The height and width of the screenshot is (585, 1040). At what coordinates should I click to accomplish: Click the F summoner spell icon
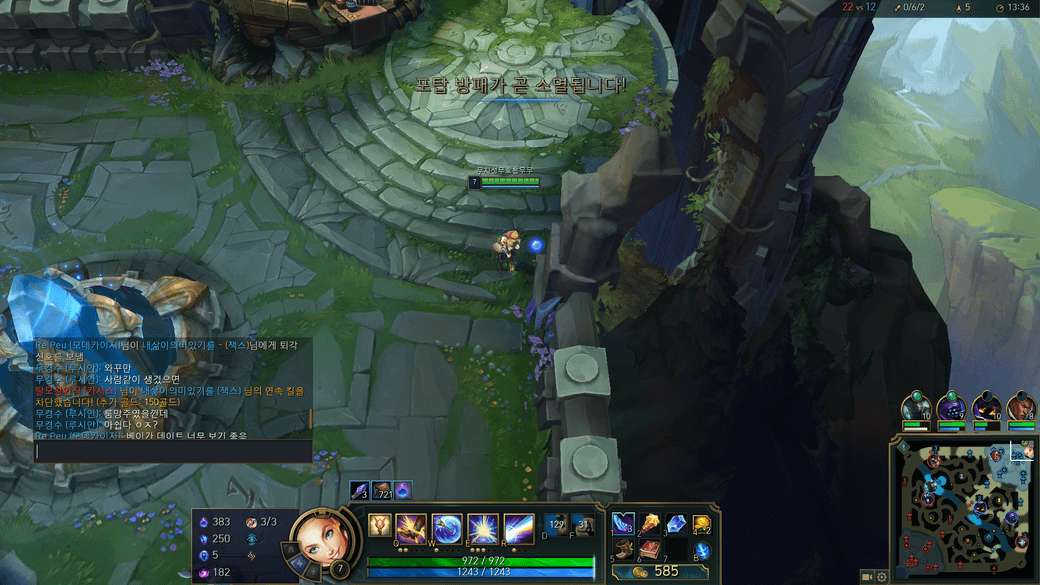pyautogui.click(x=584, y=525)
